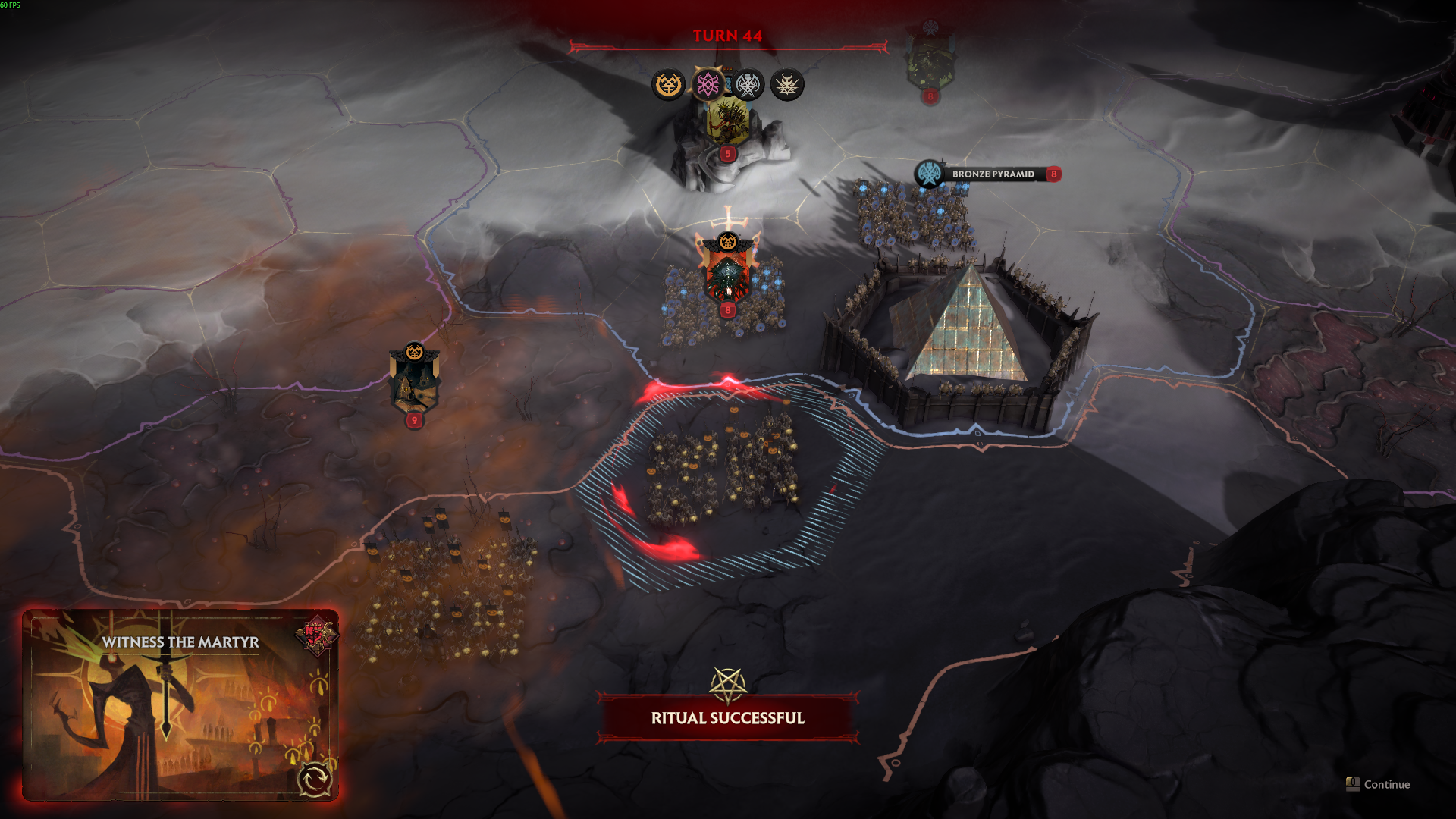This screenshot has height=819, width=1456.
Task: Select the pink sigil active faction icon
Action: point(708,84)
